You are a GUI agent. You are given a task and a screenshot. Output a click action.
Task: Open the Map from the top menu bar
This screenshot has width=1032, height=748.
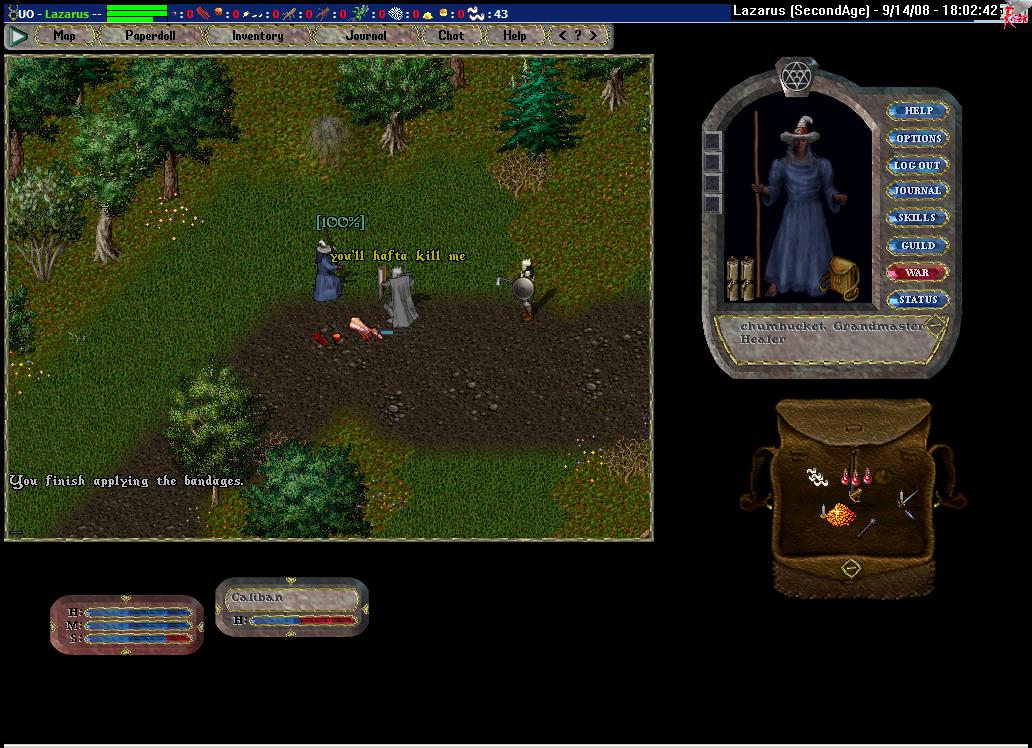64,36
